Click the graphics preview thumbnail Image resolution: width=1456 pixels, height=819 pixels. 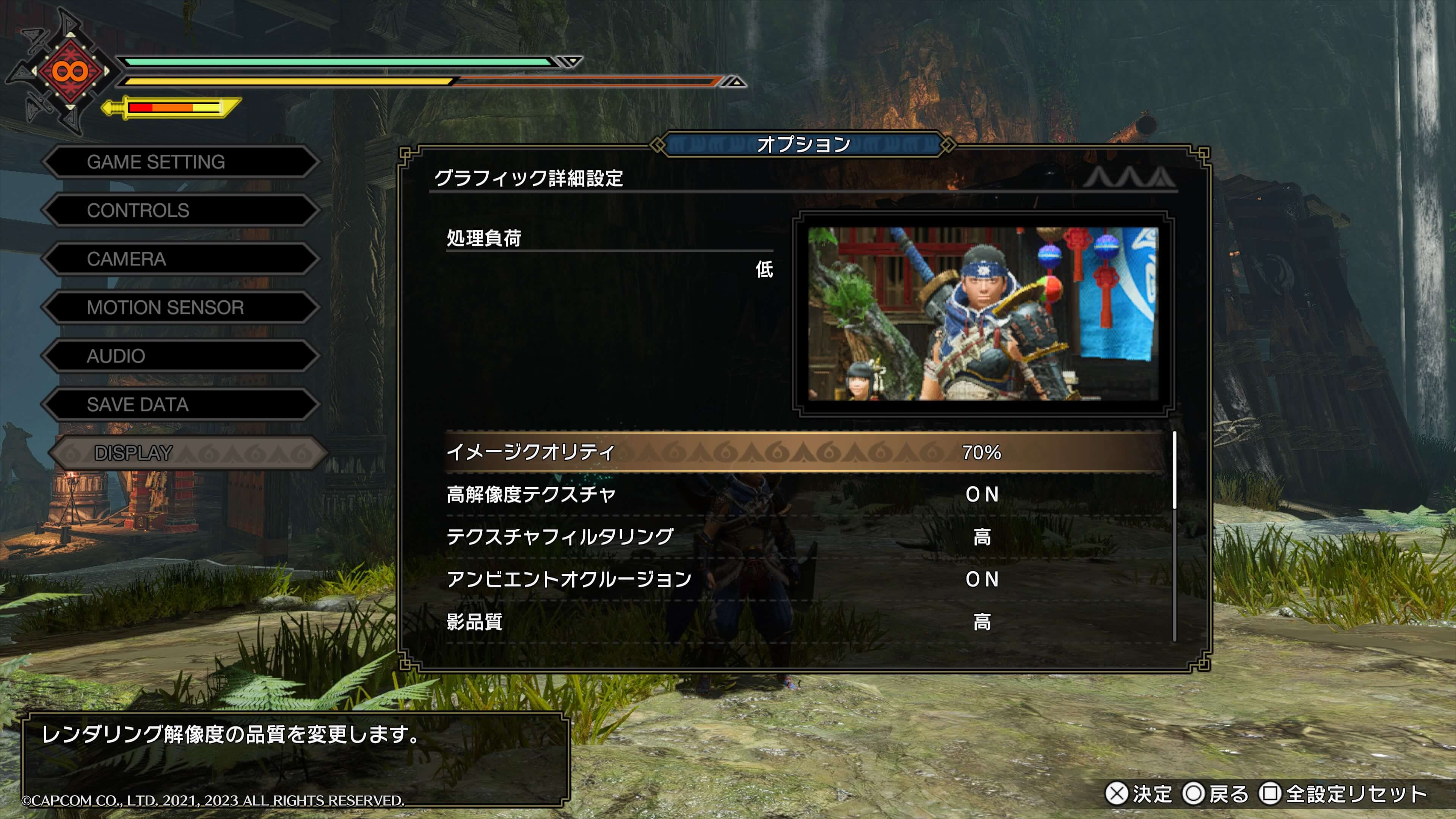(x=983, y=314)
